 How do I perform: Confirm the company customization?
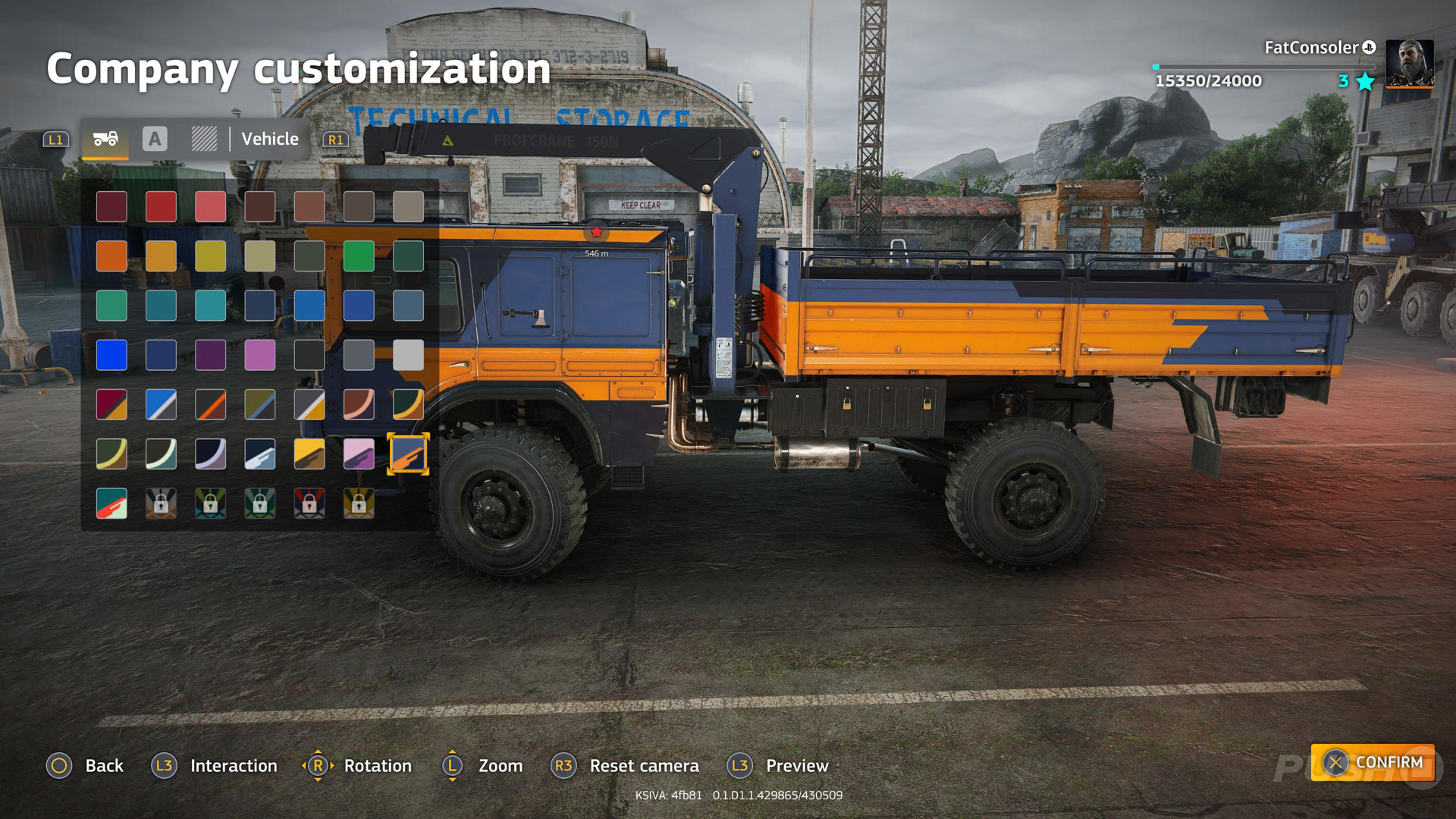pyautogui.click(x=1373, y=762)
